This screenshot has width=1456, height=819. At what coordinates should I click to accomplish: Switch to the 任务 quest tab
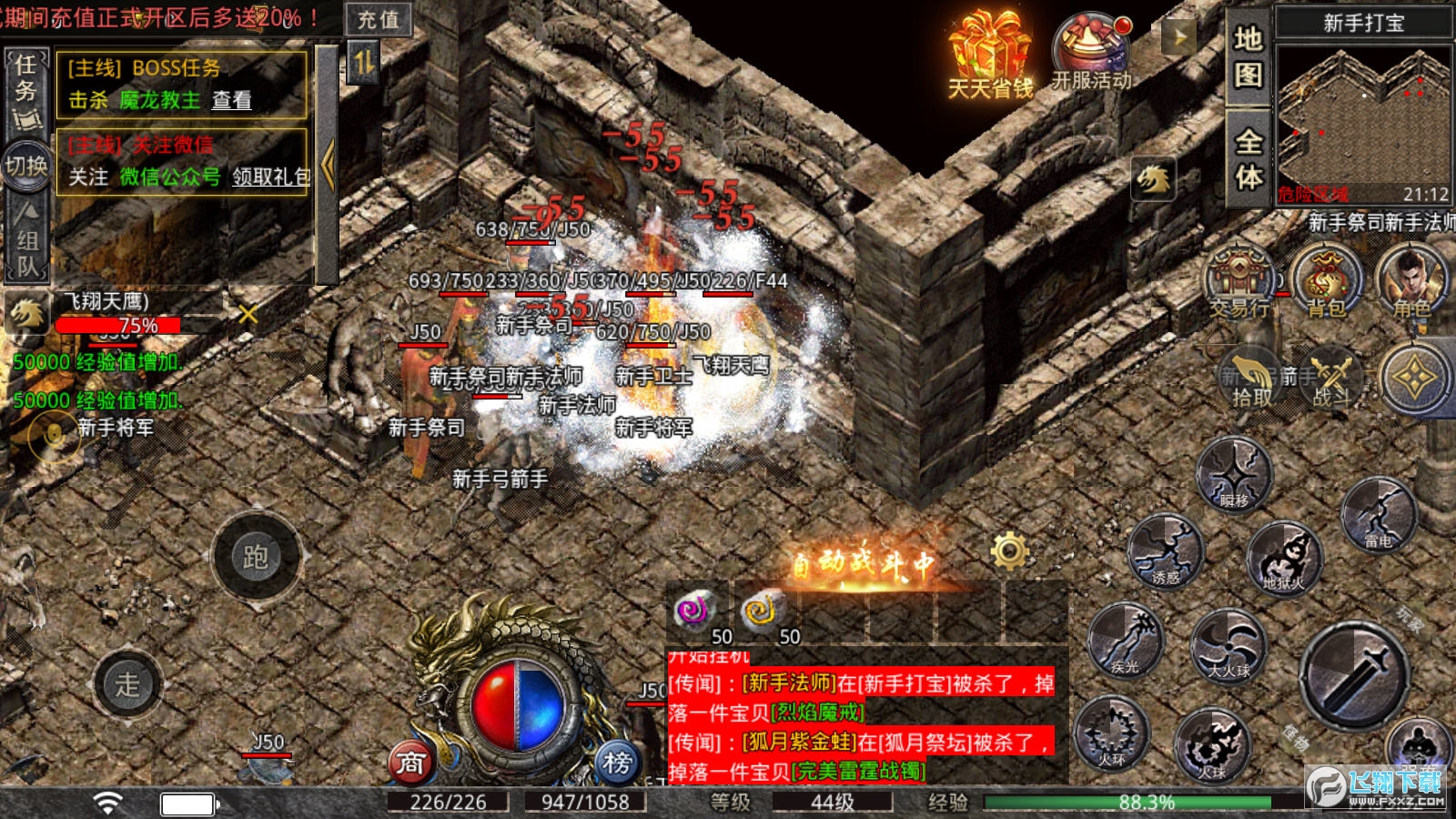pyautogui.click(x=25, y=87)
